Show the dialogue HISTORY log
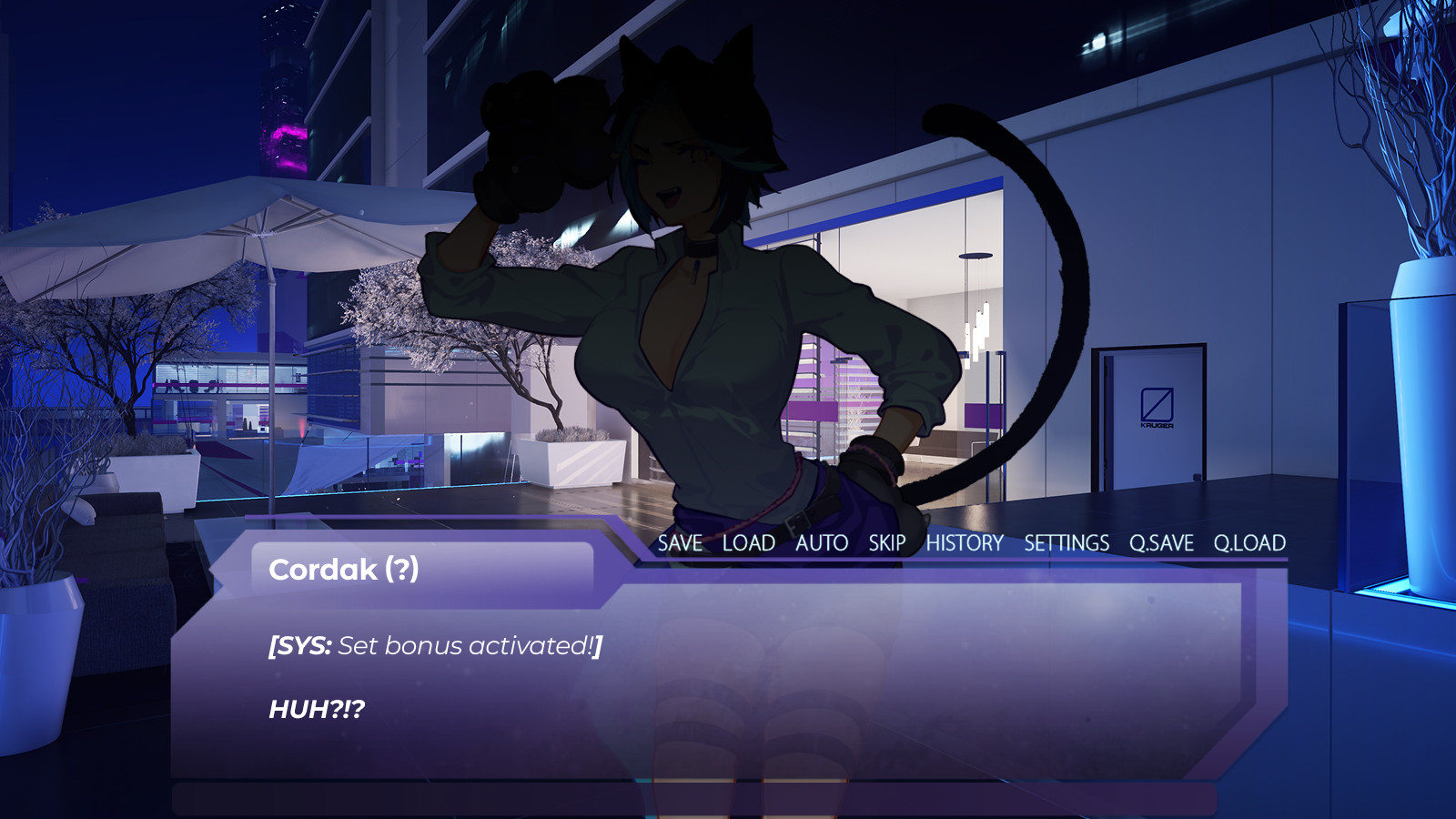The width and height of the screenshot is (1456, 819). click(965, 543)
